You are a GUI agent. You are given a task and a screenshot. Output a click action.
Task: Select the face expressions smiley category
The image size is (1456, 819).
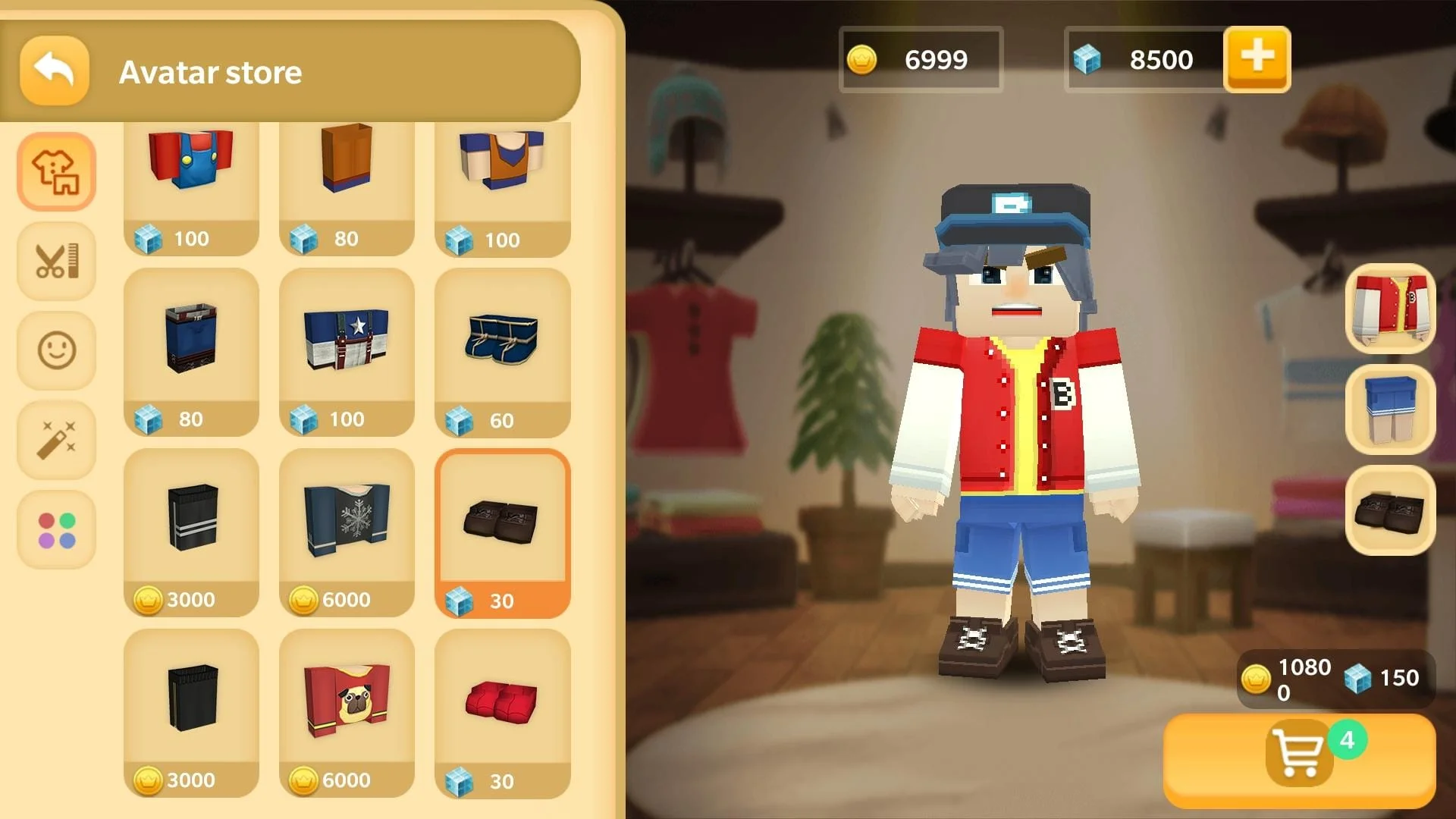(55, 349)
